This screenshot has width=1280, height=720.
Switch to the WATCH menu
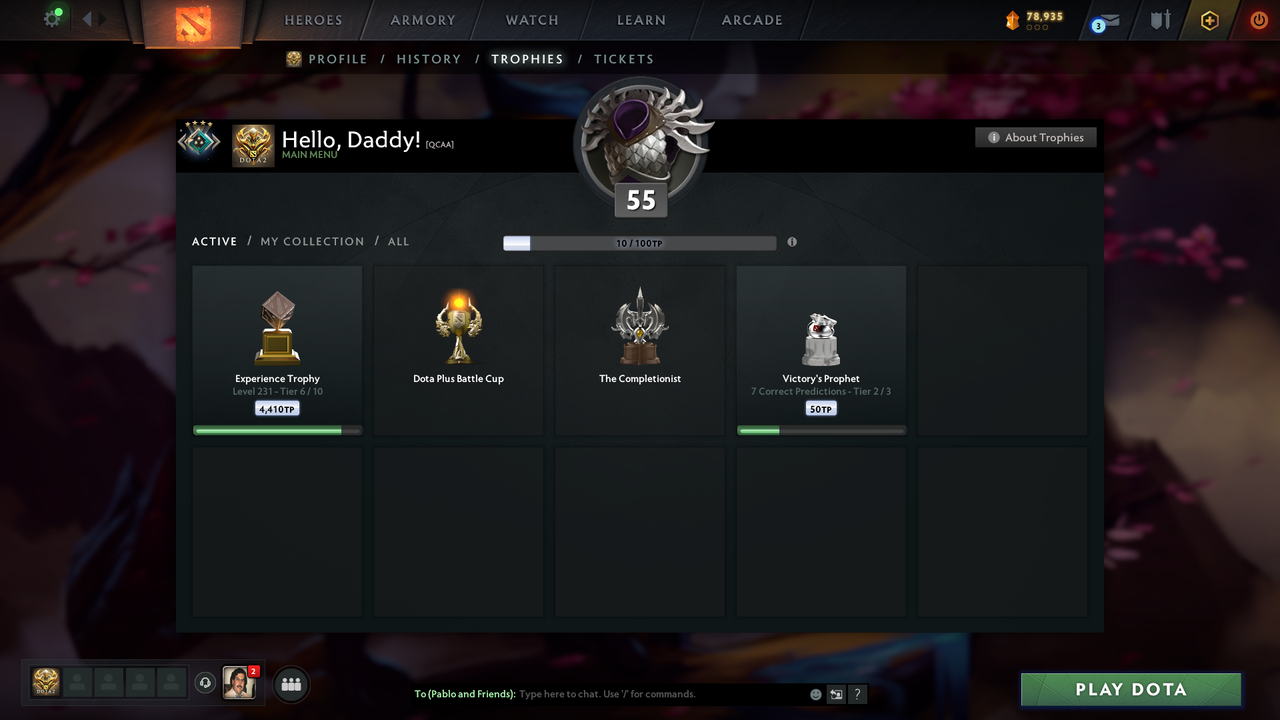531,19
